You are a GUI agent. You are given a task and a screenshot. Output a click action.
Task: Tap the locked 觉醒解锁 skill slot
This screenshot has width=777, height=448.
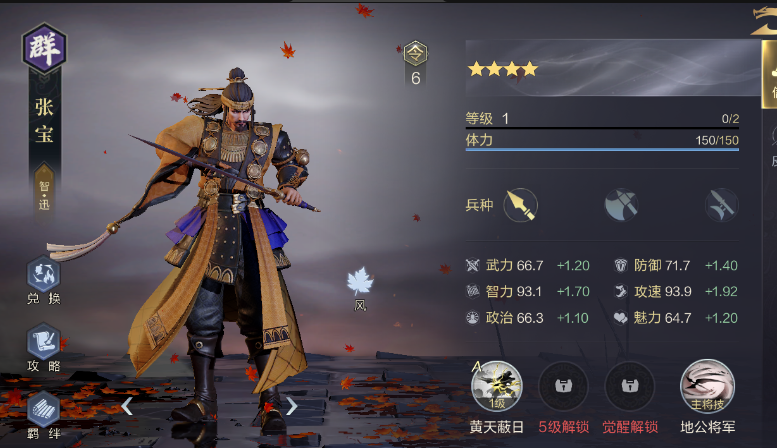coord(629,386)
